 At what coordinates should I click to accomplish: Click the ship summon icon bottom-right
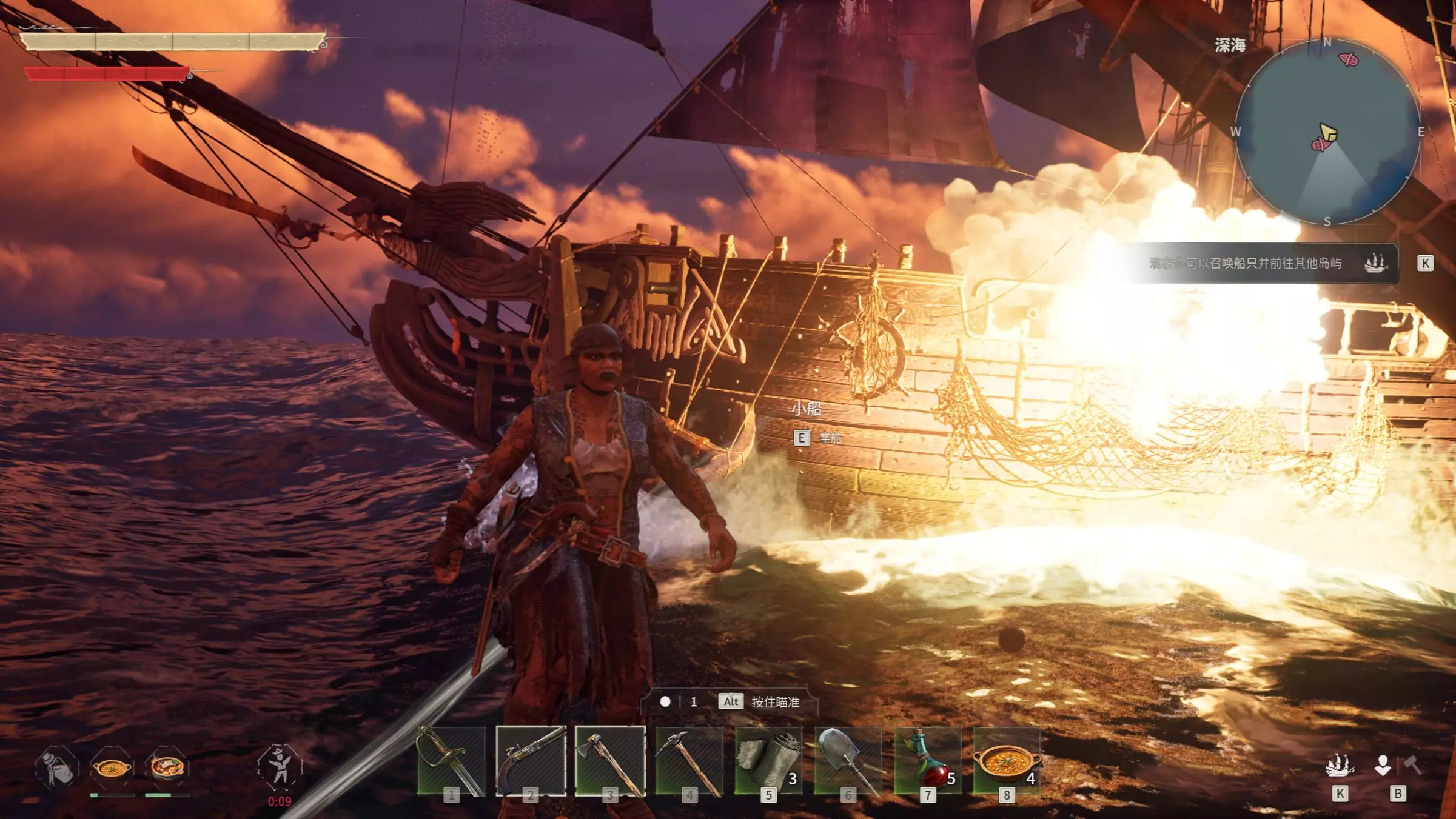[x=1340, y=766]
